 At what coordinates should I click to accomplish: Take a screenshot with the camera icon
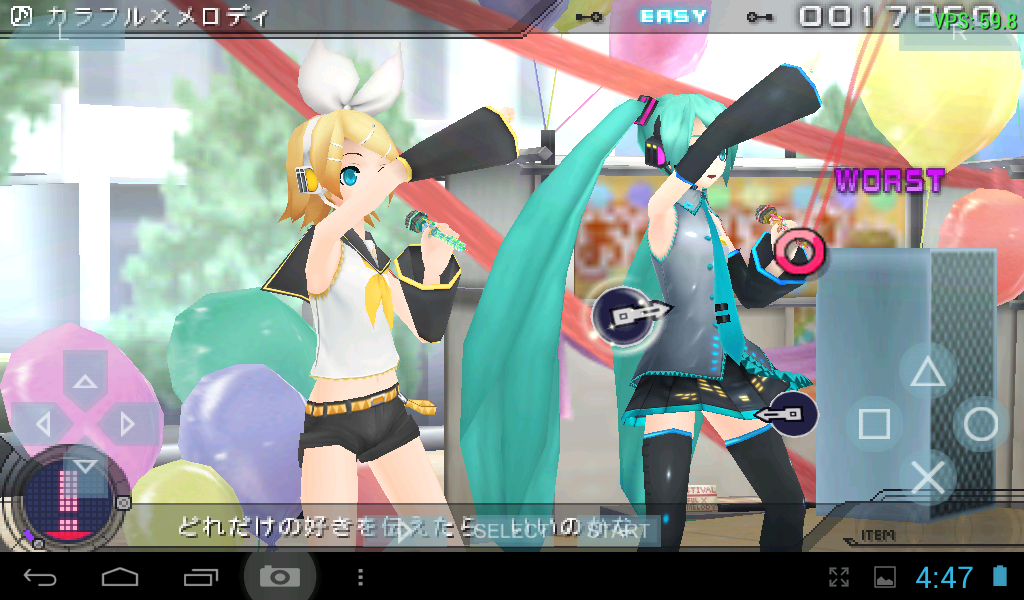[280, 577]
